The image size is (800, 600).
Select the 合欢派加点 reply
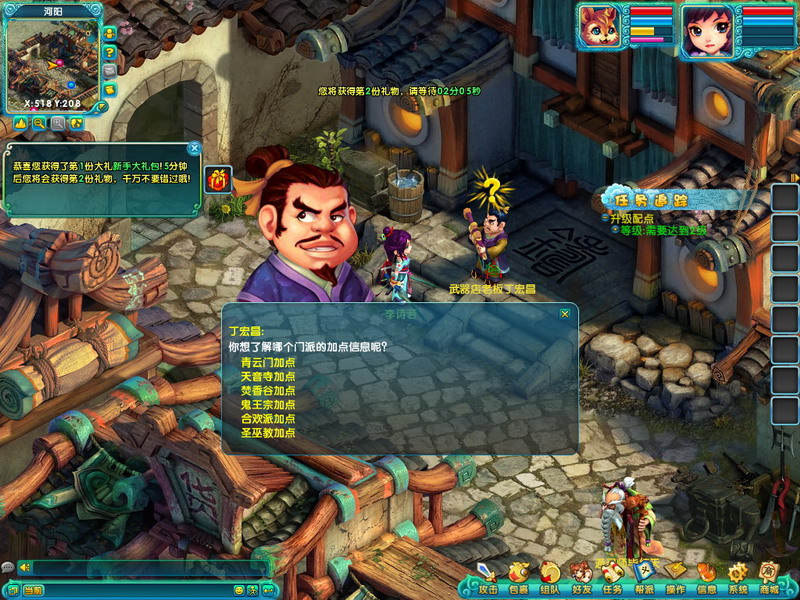click(268, 418)
